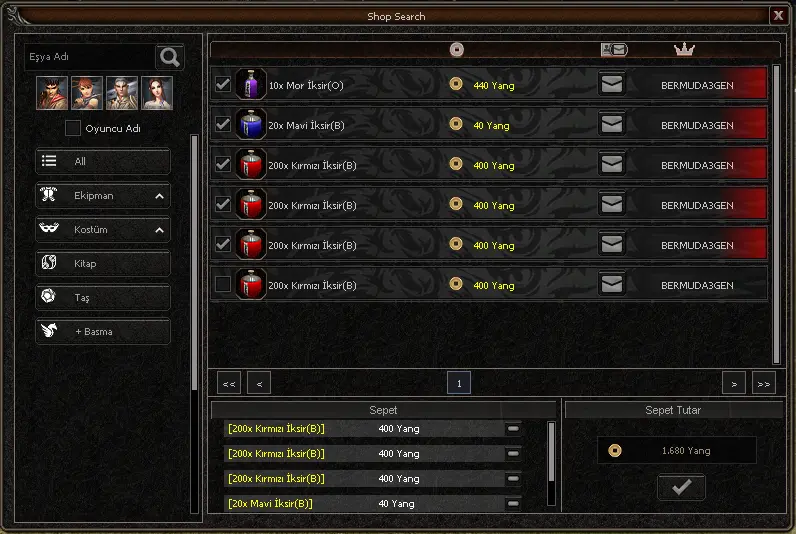The width and height of the screenshot is (796, 534).
Task: Uncheck the 10x Mor İksir(O) row
Action: [x=223, y=85]
